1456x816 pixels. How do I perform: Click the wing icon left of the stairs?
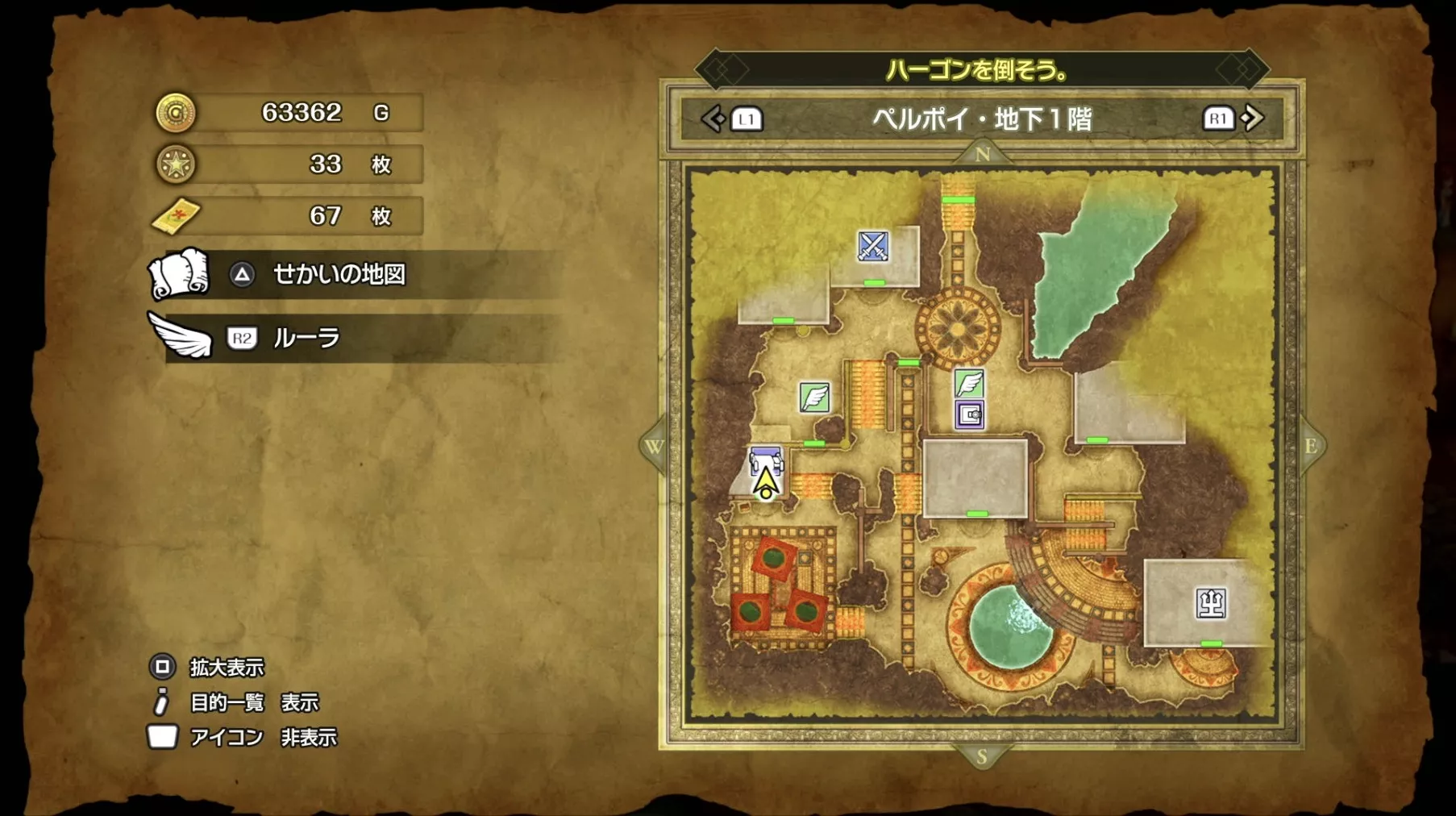[813, 398]
